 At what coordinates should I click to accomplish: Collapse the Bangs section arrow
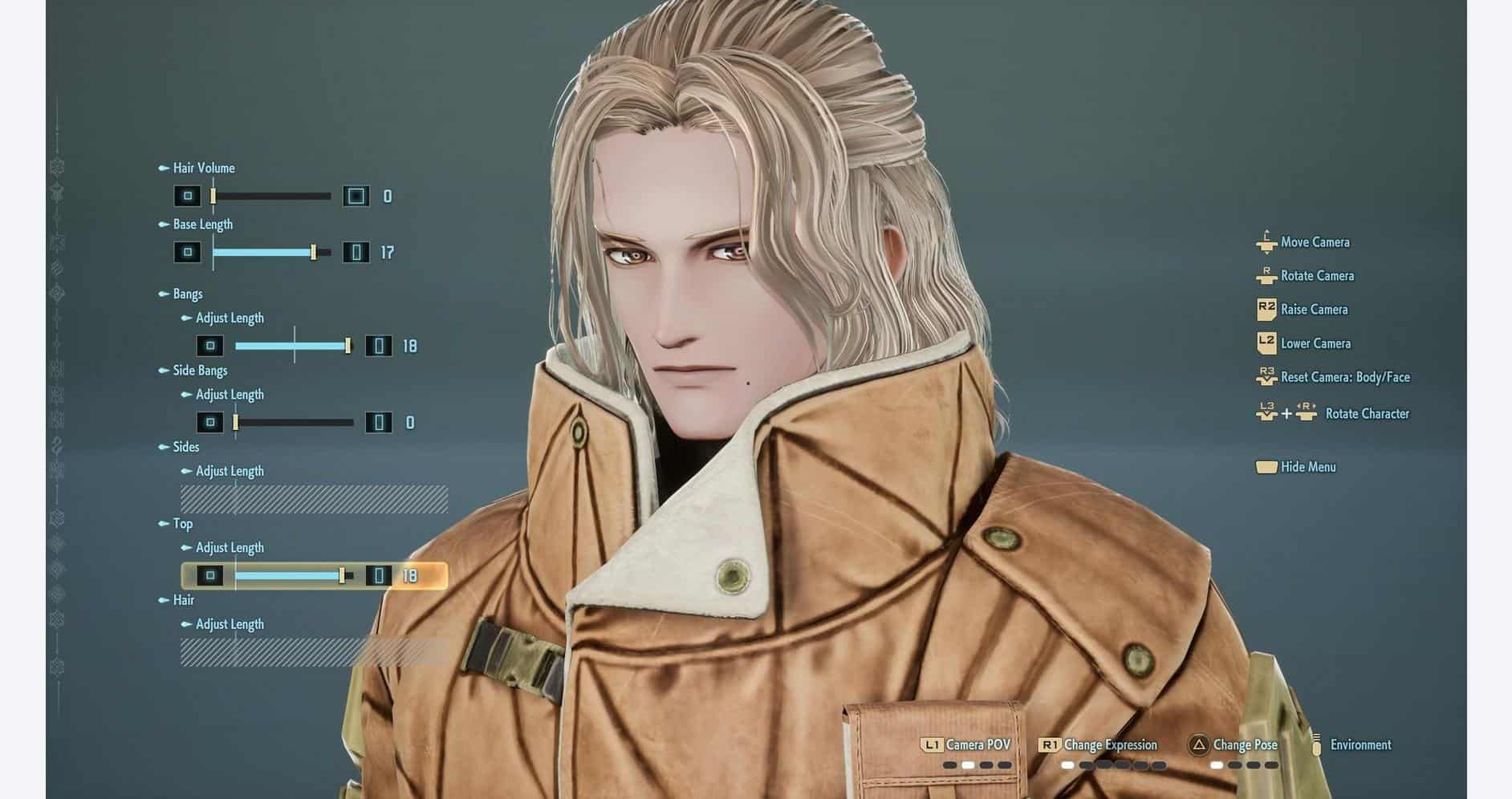[x=163, y=294]
